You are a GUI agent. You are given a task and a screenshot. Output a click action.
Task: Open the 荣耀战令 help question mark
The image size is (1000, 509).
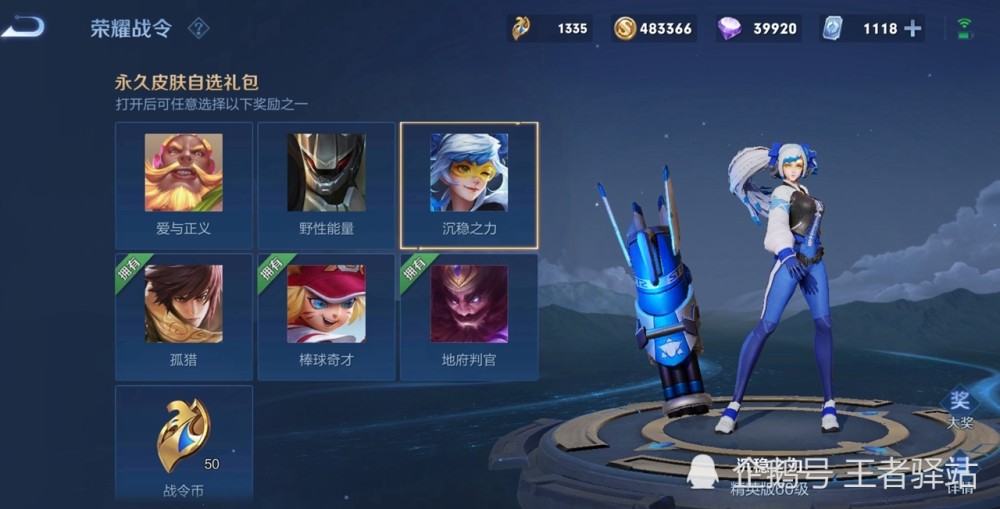click(199, 28)
